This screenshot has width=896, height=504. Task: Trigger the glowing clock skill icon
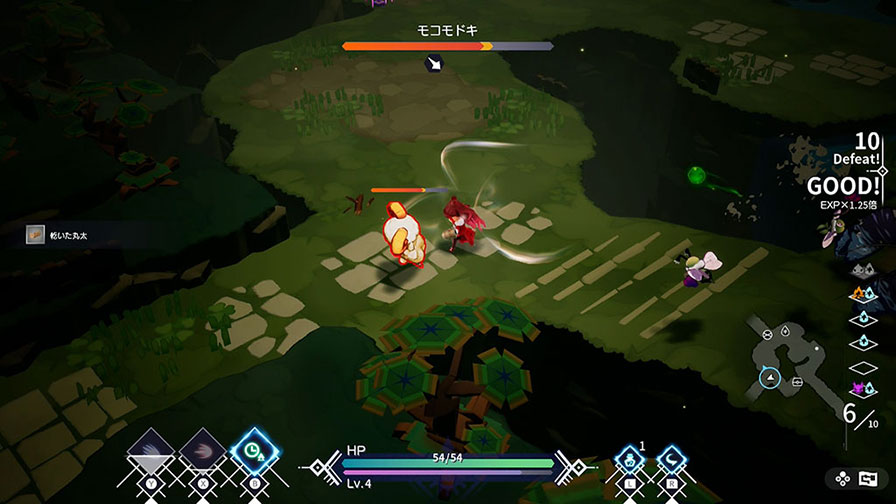click(x=251, y=453)
